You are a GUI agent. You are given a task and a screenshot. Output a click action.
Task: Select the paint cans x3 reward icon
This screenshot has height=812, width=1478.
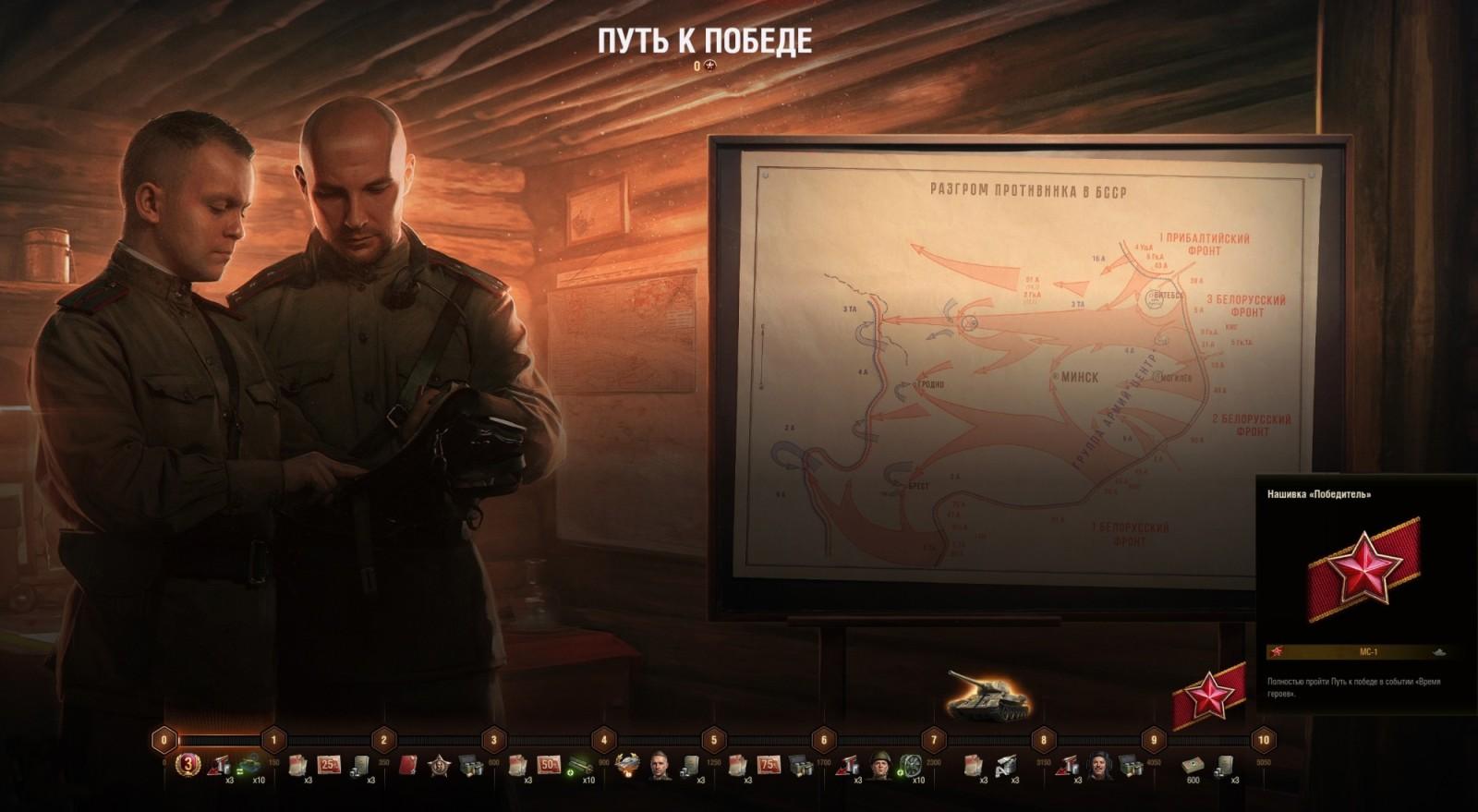pos(221,764)
